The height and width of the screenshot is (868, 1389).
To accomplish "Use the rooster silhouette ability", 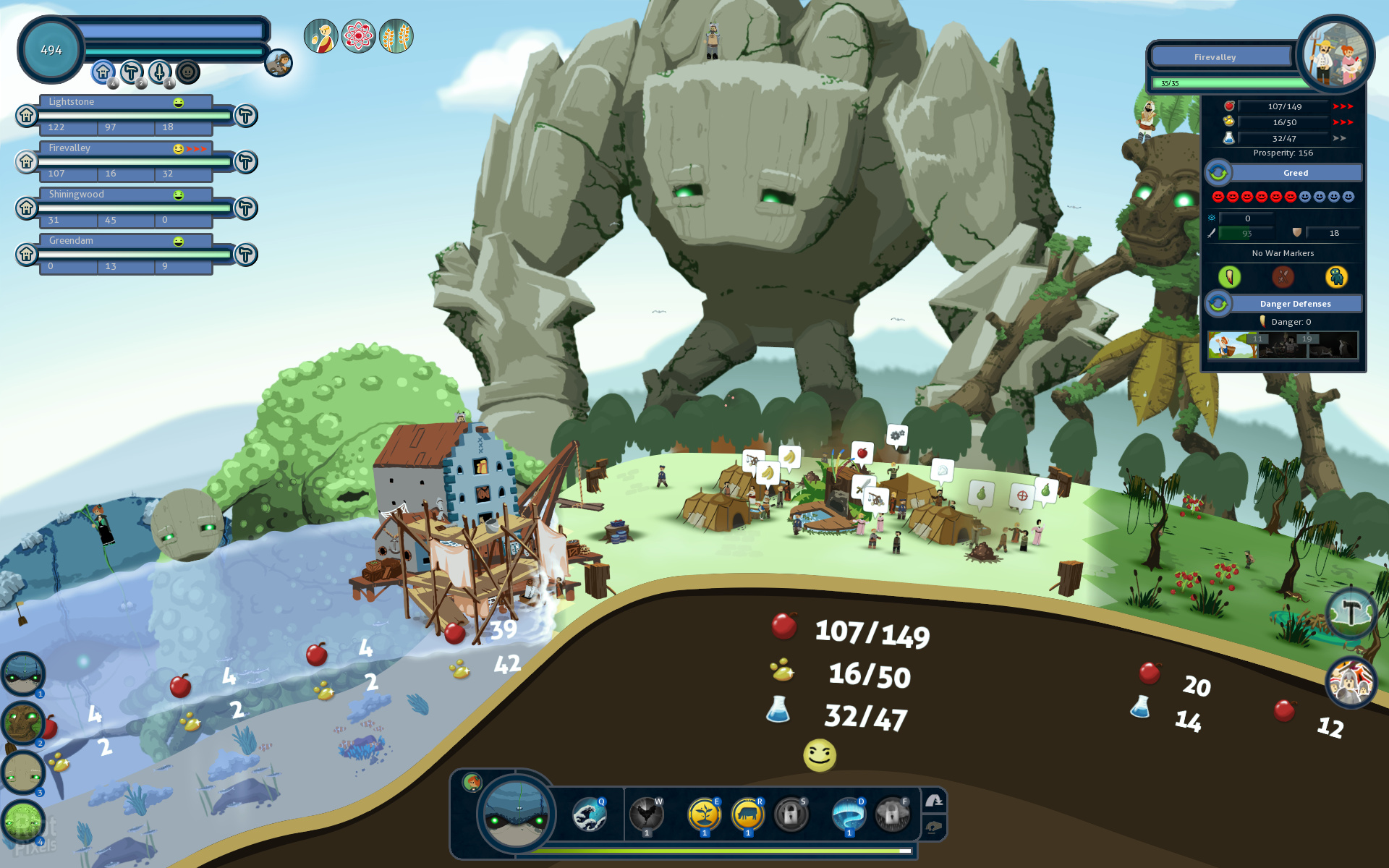I will [x=646, y=815].
